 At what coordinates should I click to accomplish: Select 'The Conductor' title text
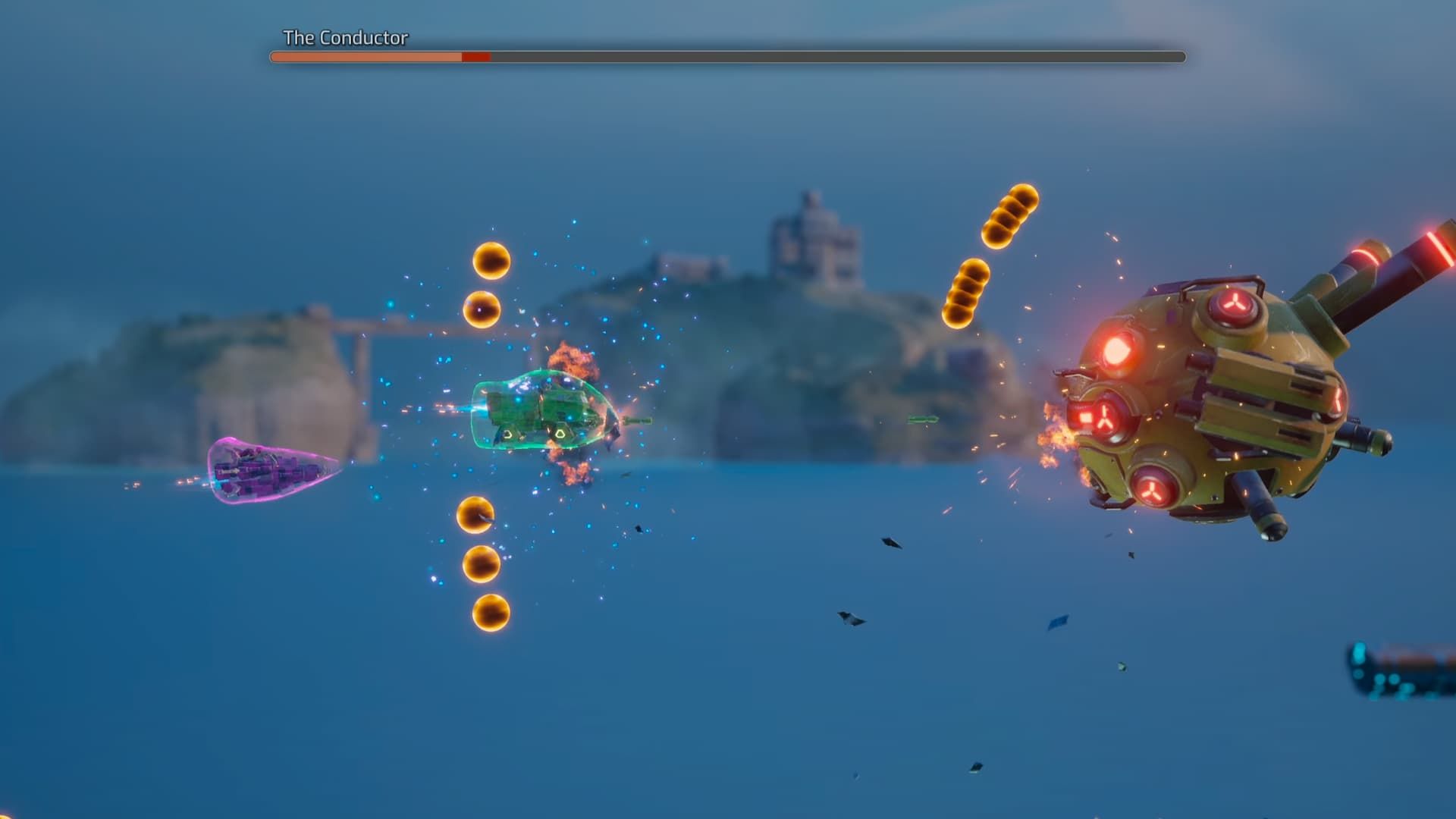coord(345,36)
